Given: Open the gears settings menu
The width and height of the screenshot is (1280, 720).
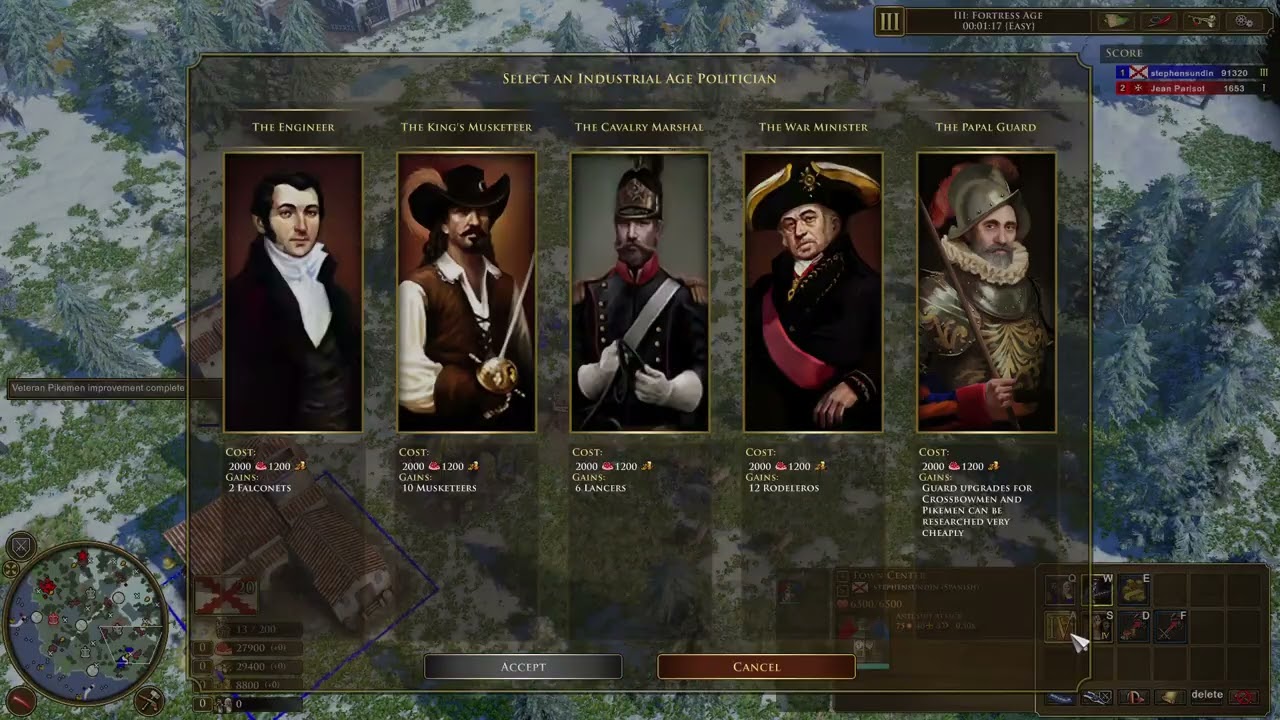Looking at the screenshot, I should coord(1245,21).
